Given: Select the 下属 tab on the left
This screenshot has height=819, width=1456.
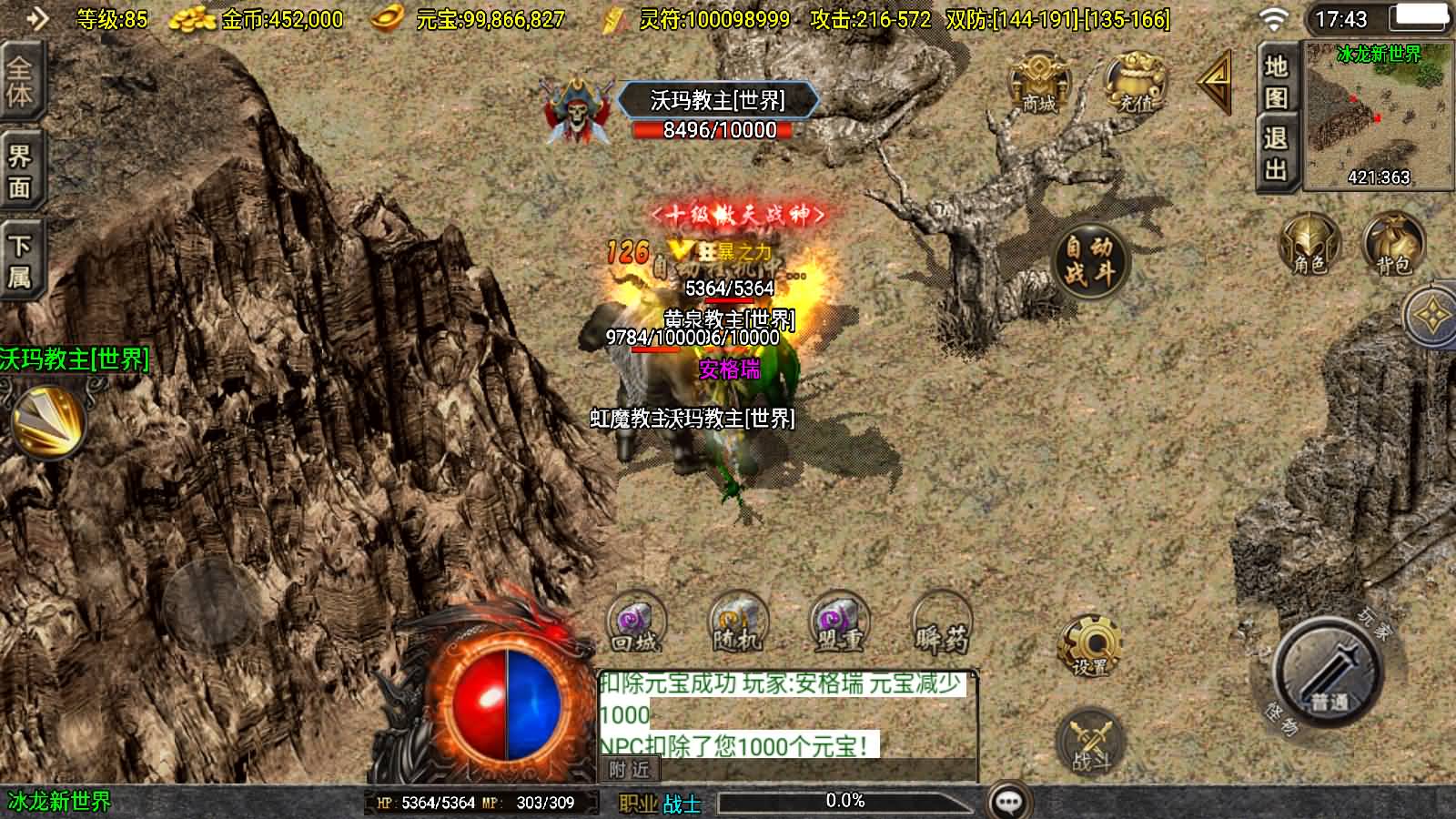Looking at the screenshot, I should point(19,261).
